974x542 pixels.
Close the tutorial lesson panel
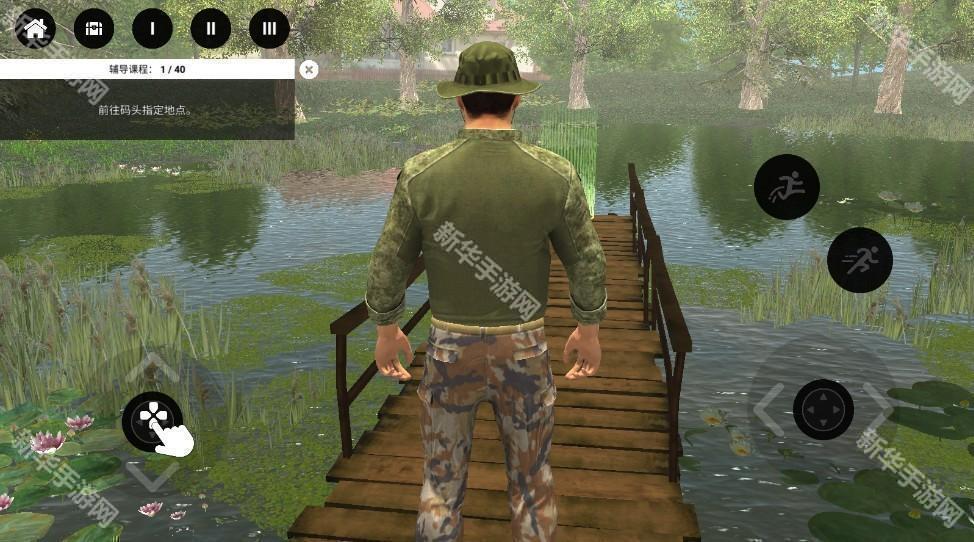click(x=309, y=69)
